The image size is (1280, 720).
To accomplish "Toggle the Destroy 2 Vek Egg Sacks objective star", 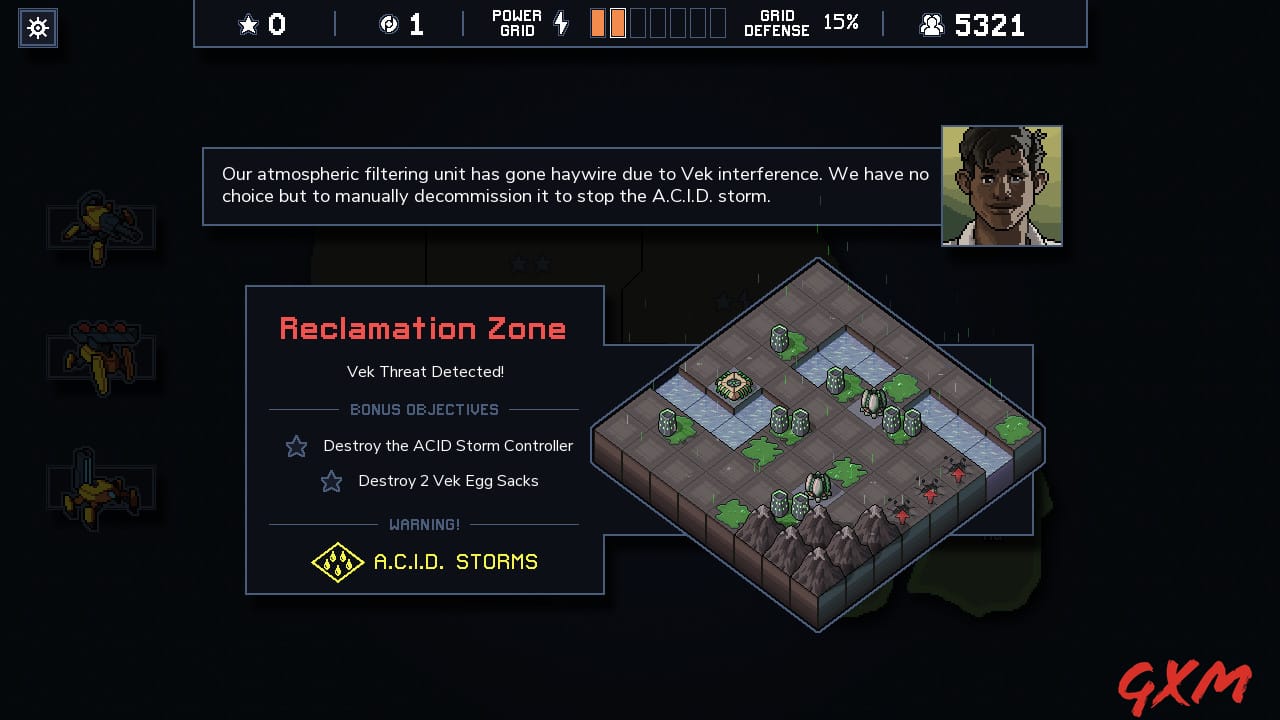I will pos(331,481).
